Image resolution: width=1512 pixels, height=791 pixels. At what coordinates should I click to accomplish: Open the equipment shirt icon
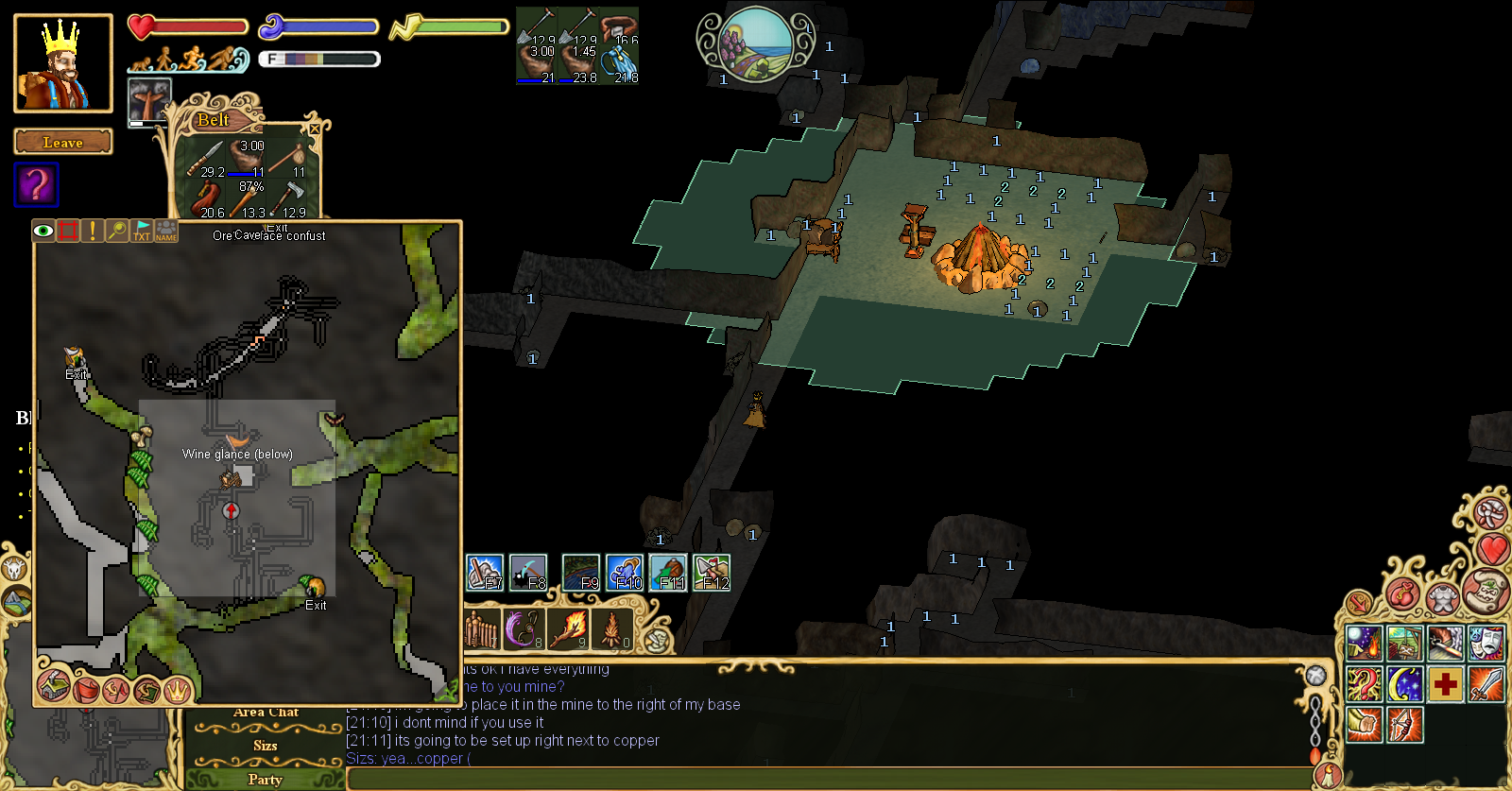[1443, 599]
